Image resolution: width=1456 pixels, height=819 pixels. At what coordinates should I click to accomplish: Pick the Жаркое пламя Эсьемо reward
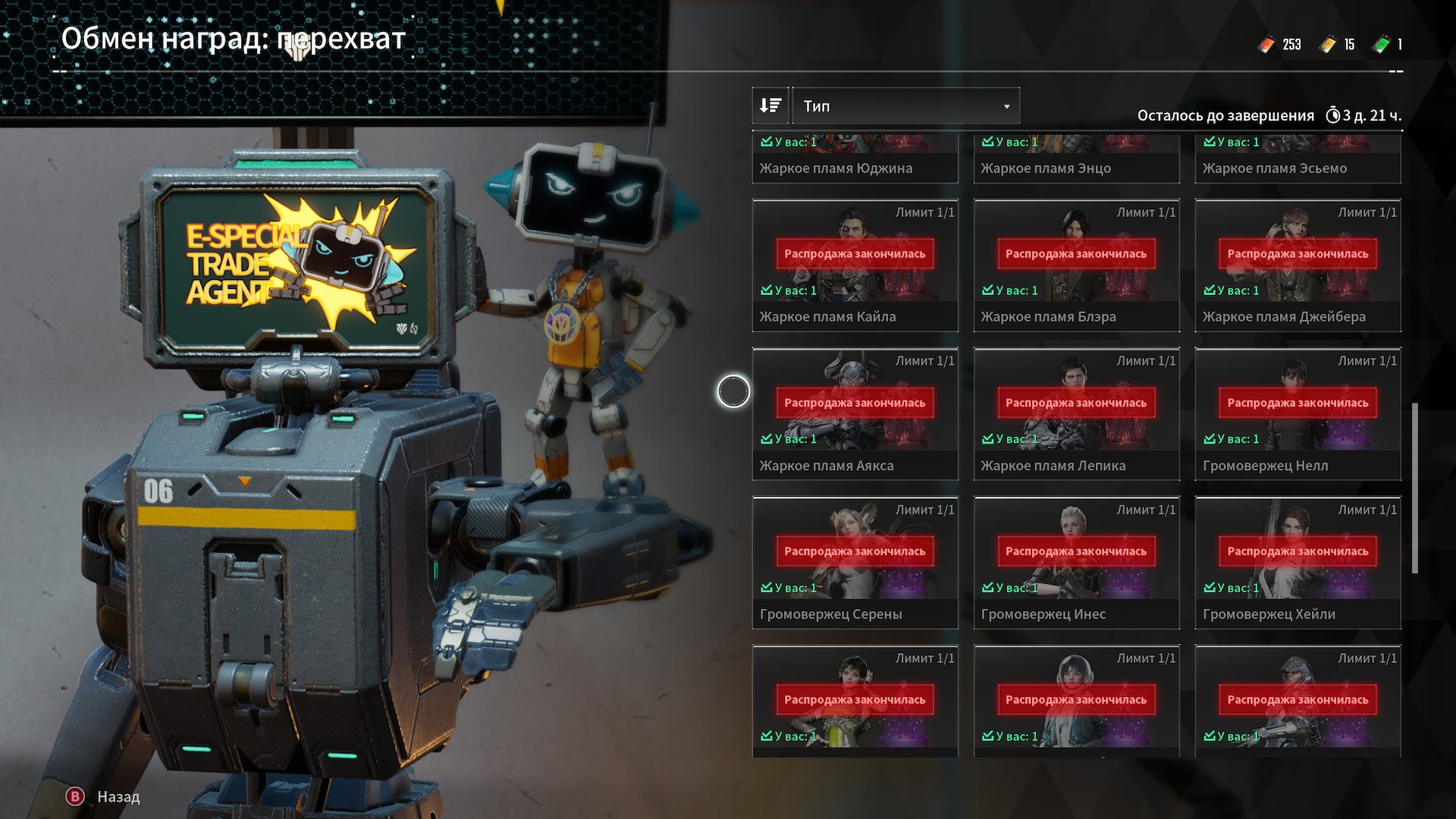pos(1298,159)
